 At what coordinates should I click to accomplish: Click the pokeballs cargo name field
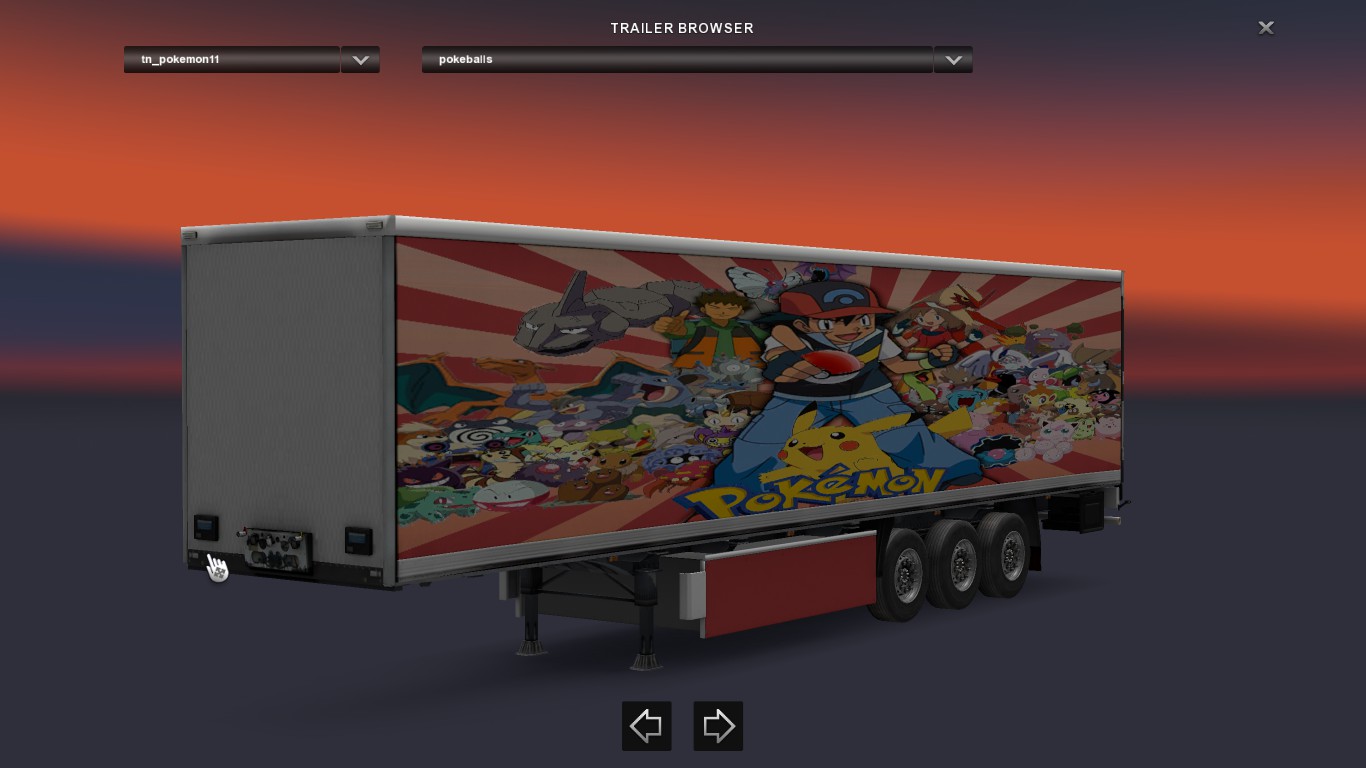676,59
